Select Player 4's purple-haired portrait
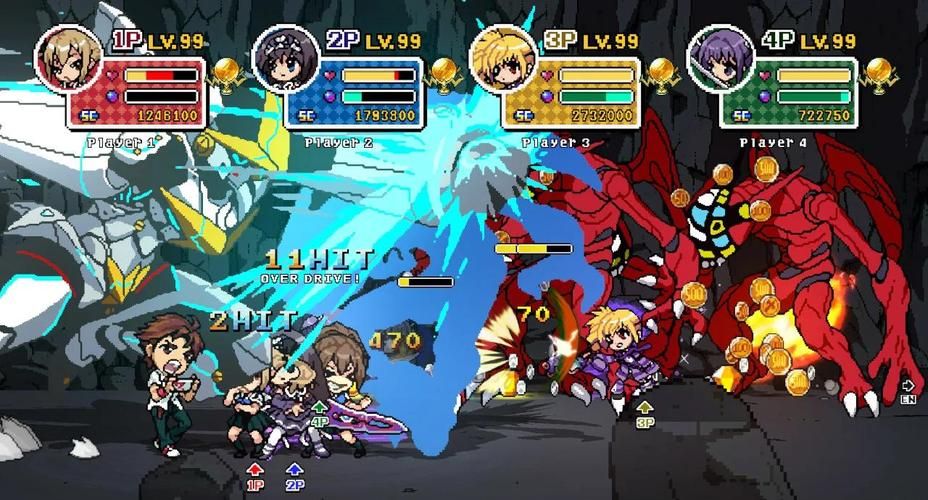 coord(720,59)
